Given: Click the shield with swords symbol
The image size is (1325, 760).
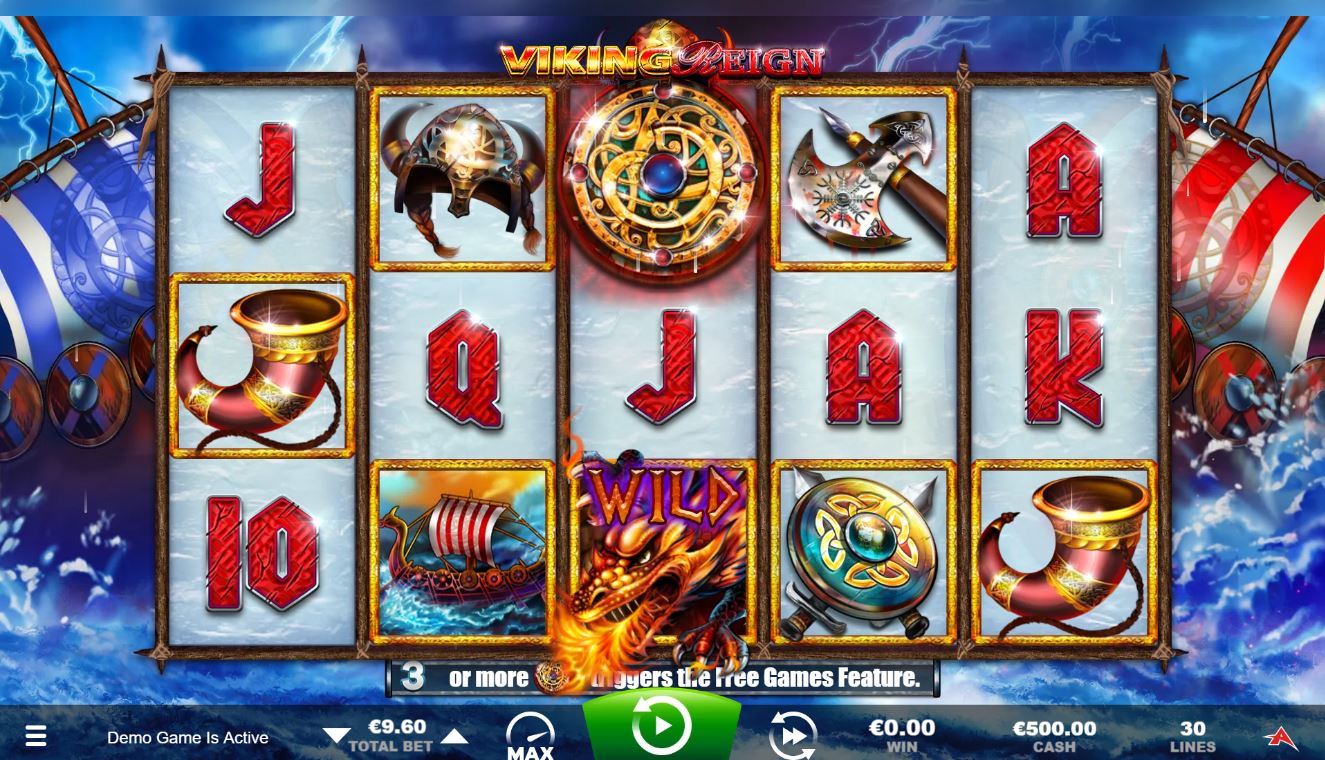Looking at the screenshot, I should click(x=862, y=555).
